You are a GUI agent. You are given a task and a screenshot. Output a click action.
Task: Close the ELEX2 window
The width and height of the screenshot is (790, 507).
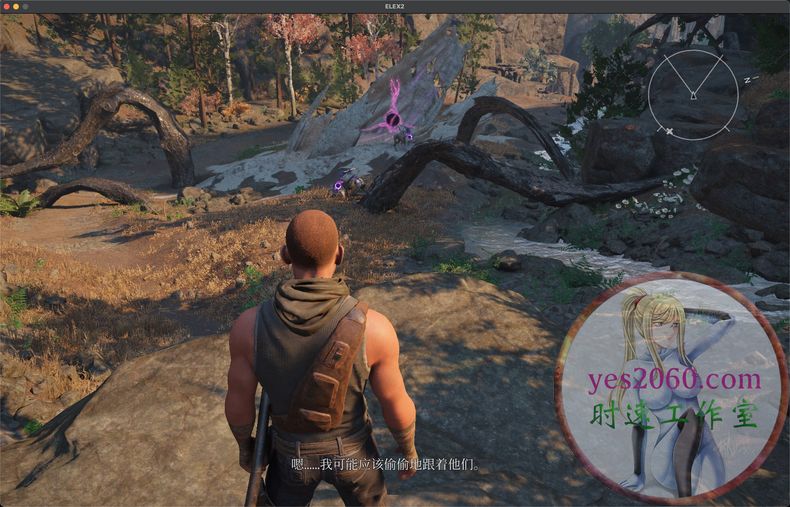point(6,6)
